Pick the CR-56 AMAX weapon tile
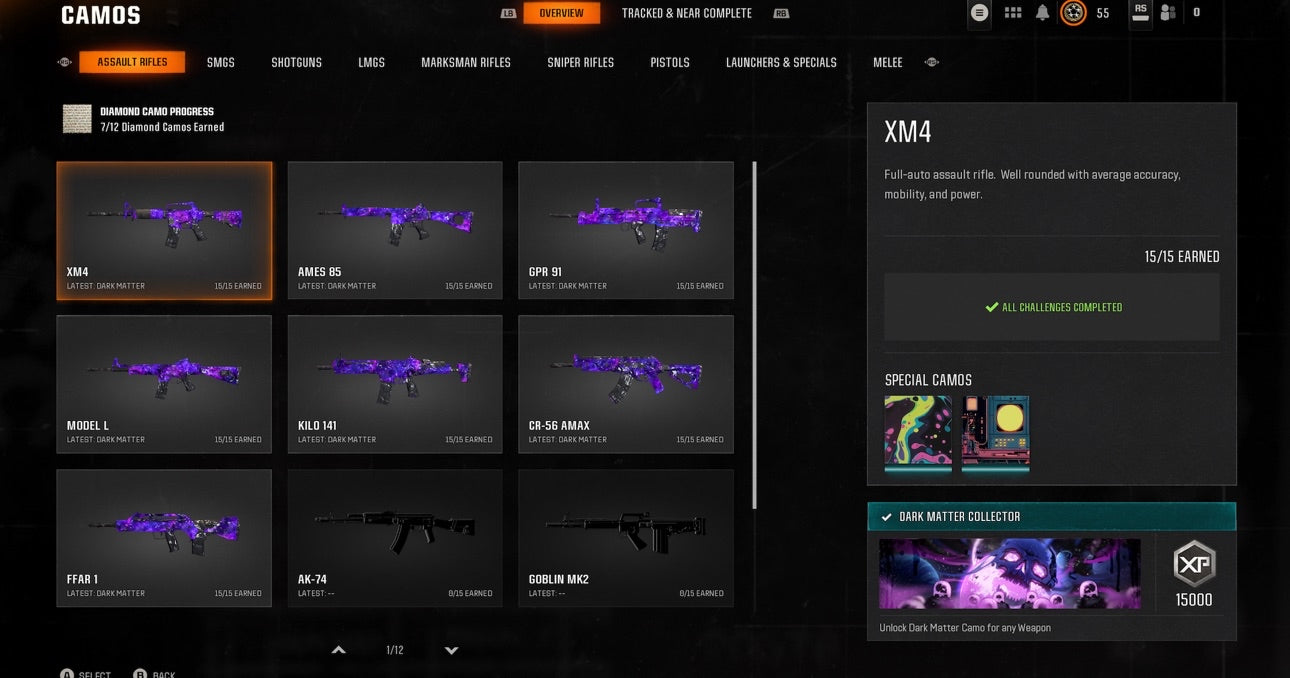The image size is (1290, 678). tap(626, 384)
